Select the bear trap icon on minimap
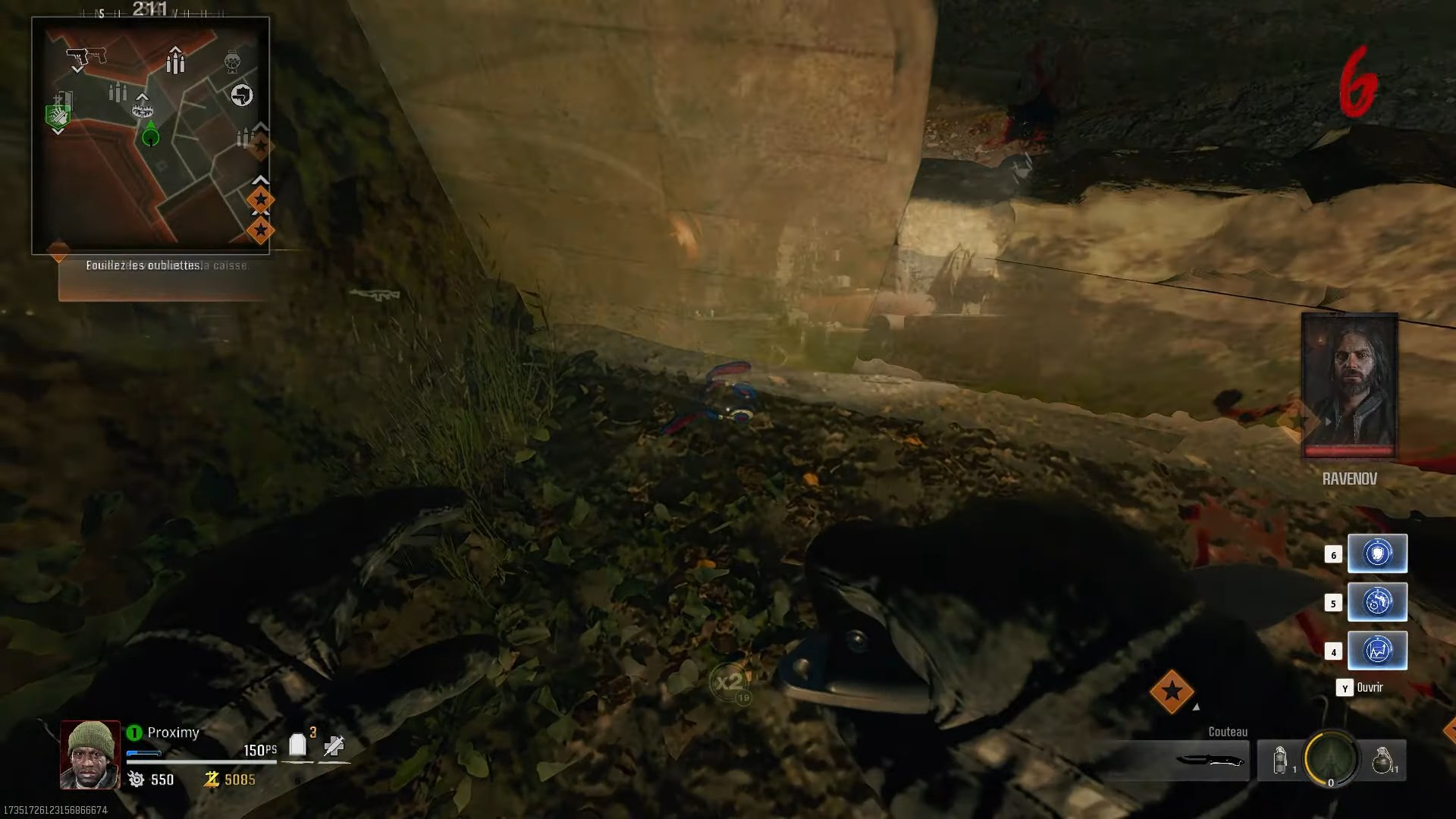 pyautogui.click(x=143, y=109)
